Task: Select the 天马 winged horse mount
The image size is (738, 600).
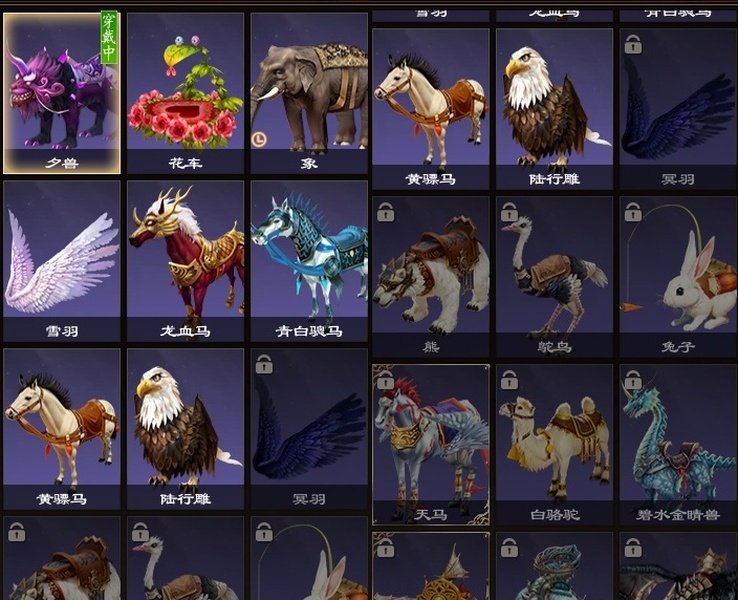Action: coord(431,444)
